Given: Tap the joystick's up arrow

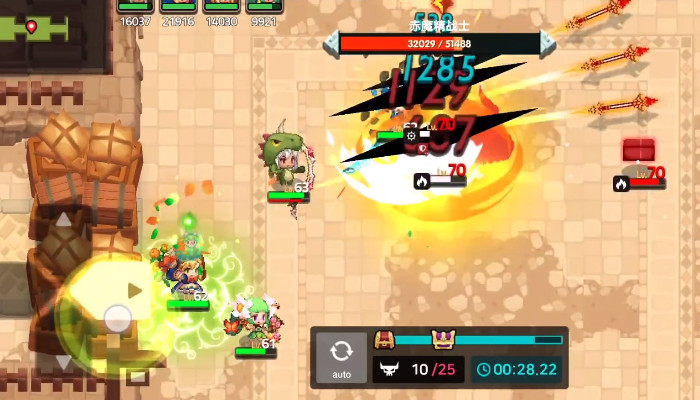Looking at the screenshot, I should coord(62,220).
